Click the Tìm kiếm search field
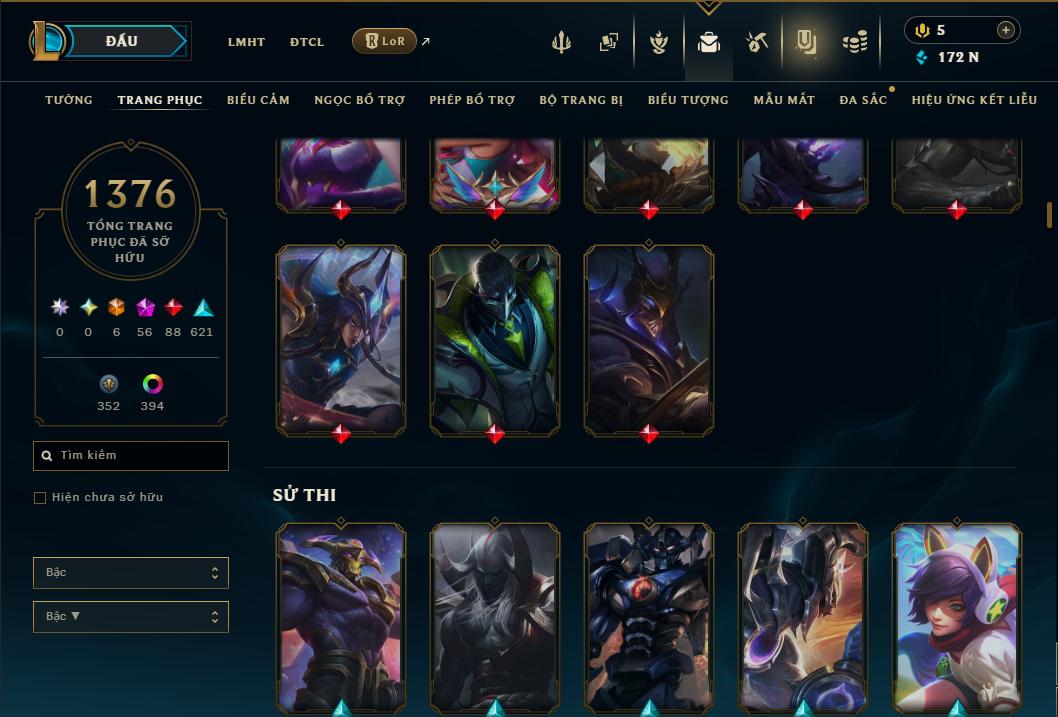The height and width of the screenshot is (717, 1058). [x=131, y=456]
